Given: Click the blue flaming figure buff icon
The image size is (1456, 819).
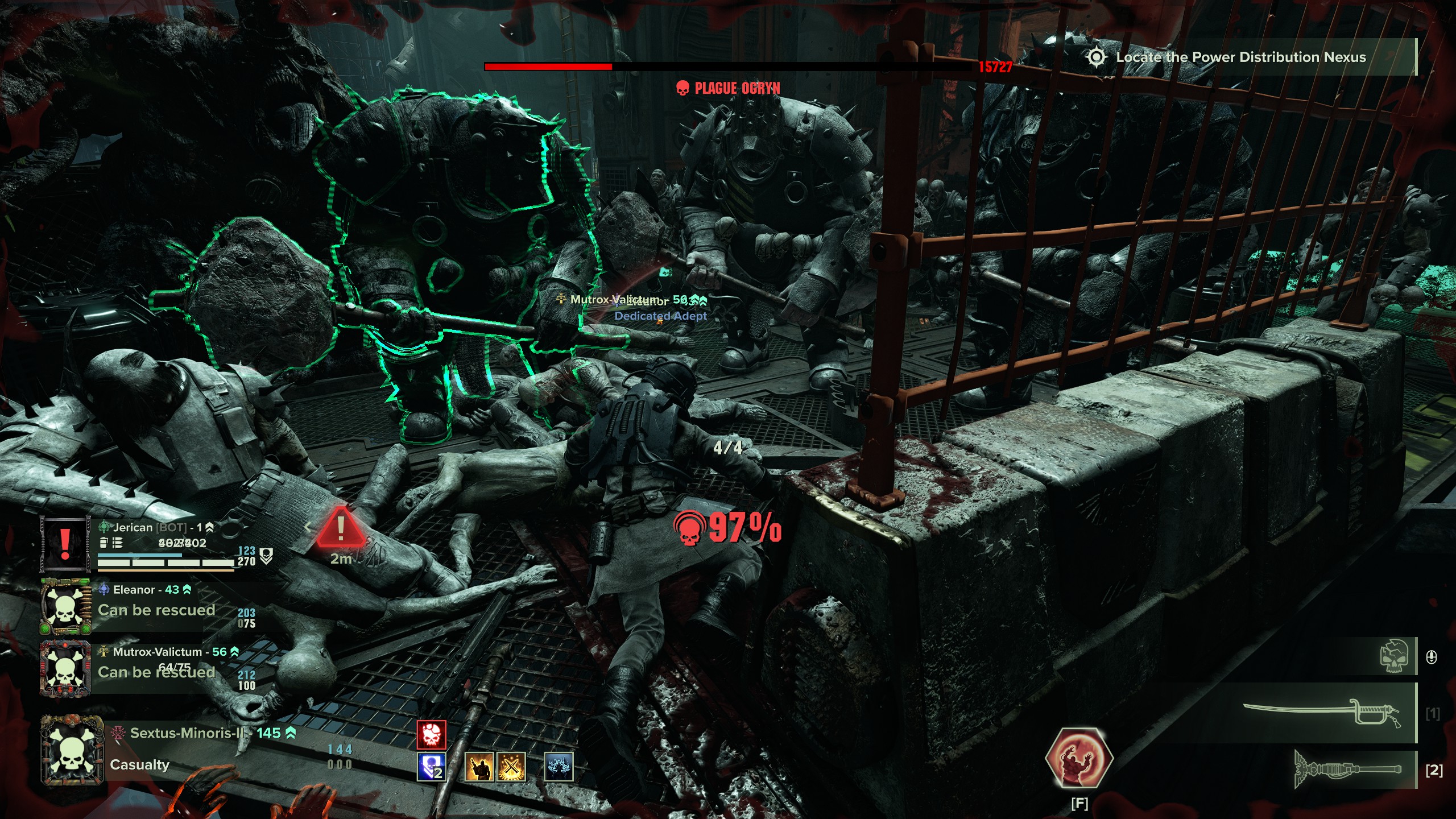Looking at the screenshot, I should coord(559,767).
